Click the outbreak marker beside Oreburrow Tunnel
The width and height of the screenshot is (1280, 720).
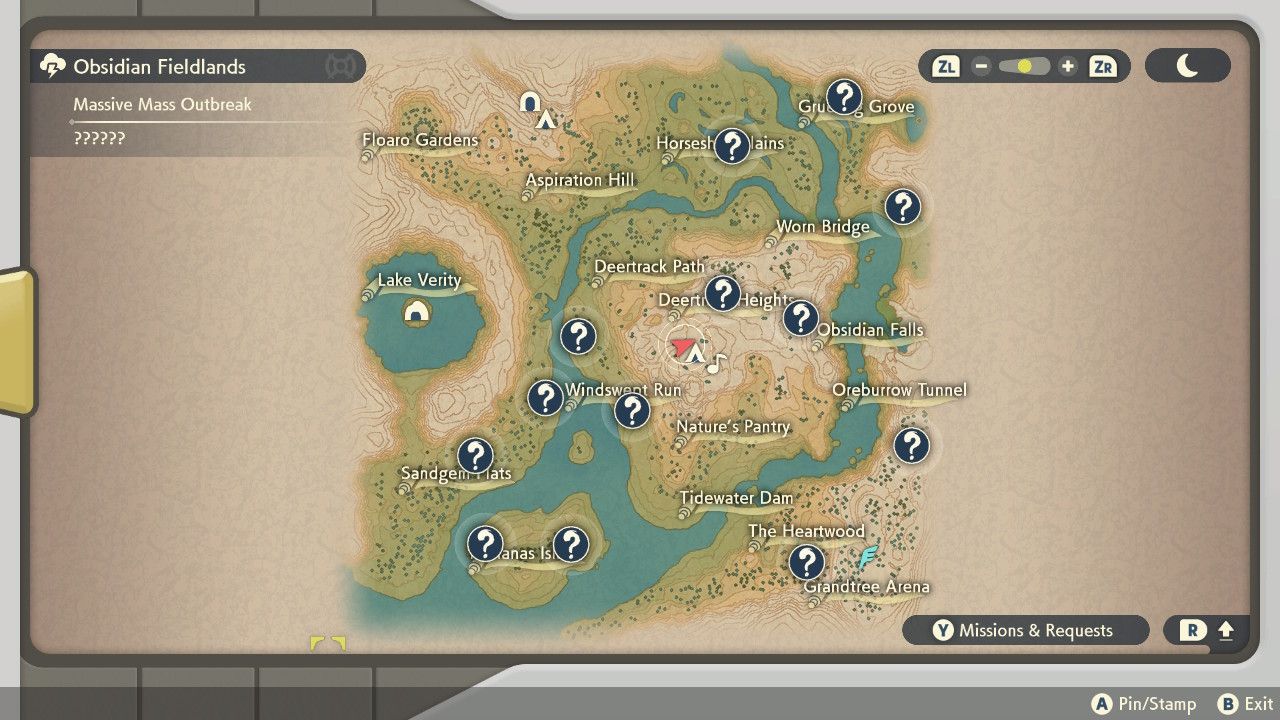[x=913, y=446]
